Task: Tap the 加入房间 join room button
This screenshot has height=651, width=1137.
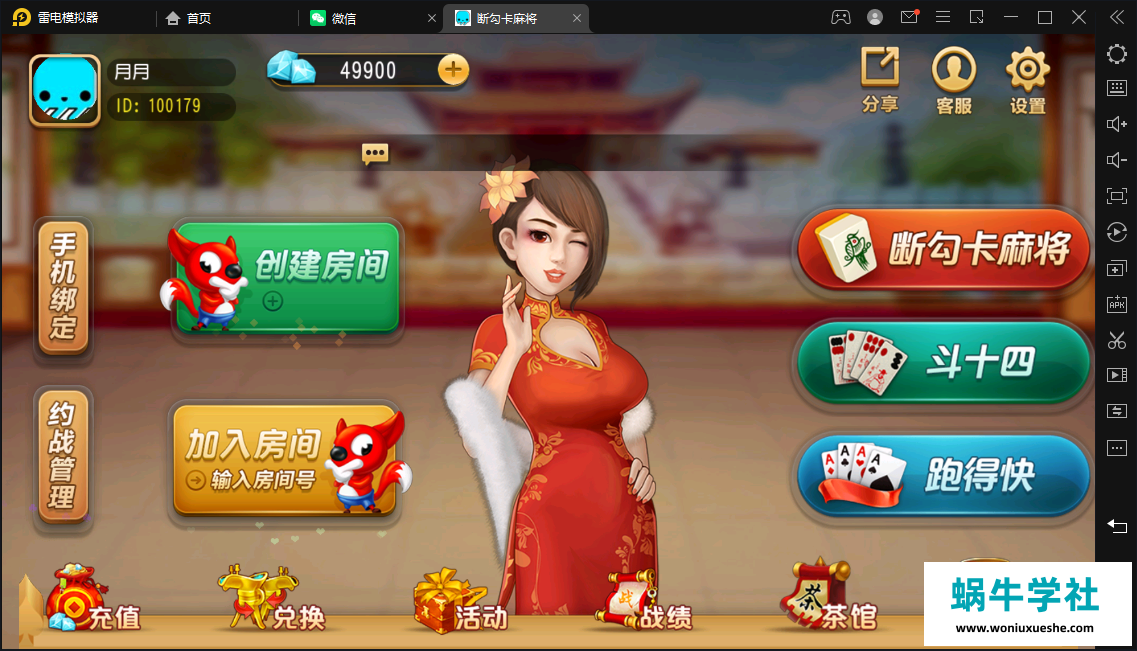Action: tap(285, 460)
